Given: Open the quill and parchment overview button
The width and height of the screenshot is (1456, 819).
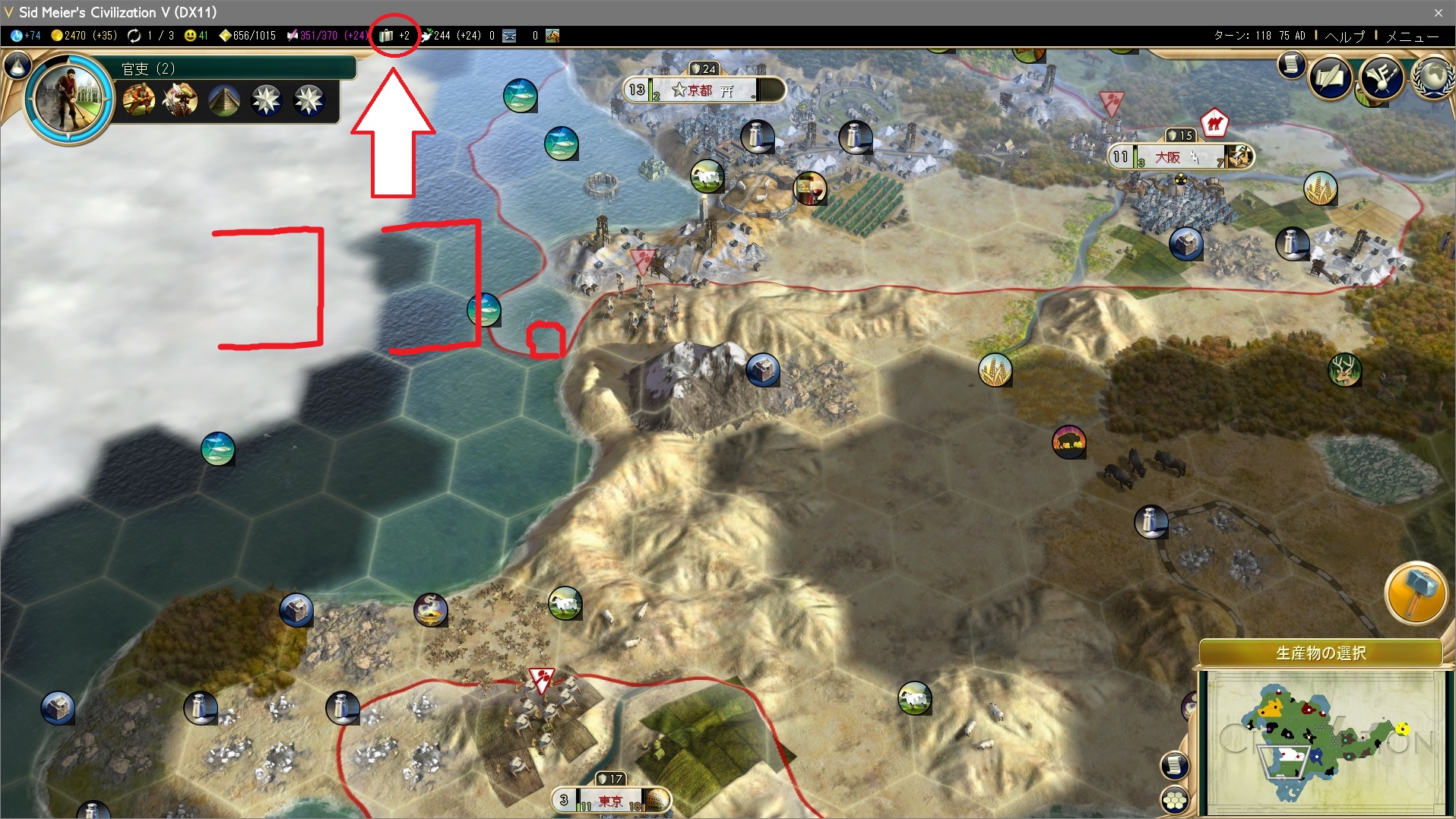Looking at the screenshot, I should click(1330, 78).
